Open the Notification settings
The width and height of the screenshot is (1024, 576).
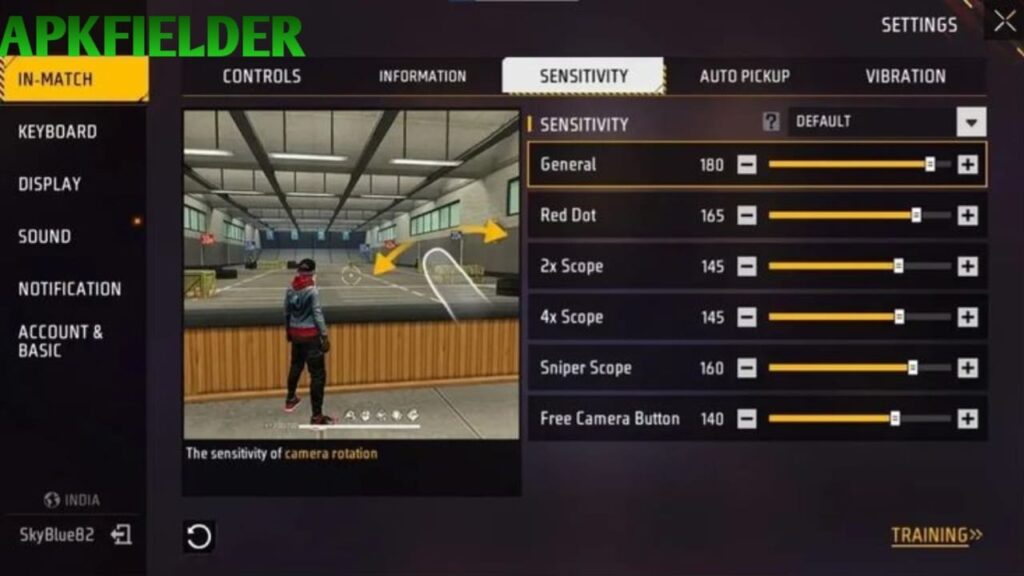[69, 289]
